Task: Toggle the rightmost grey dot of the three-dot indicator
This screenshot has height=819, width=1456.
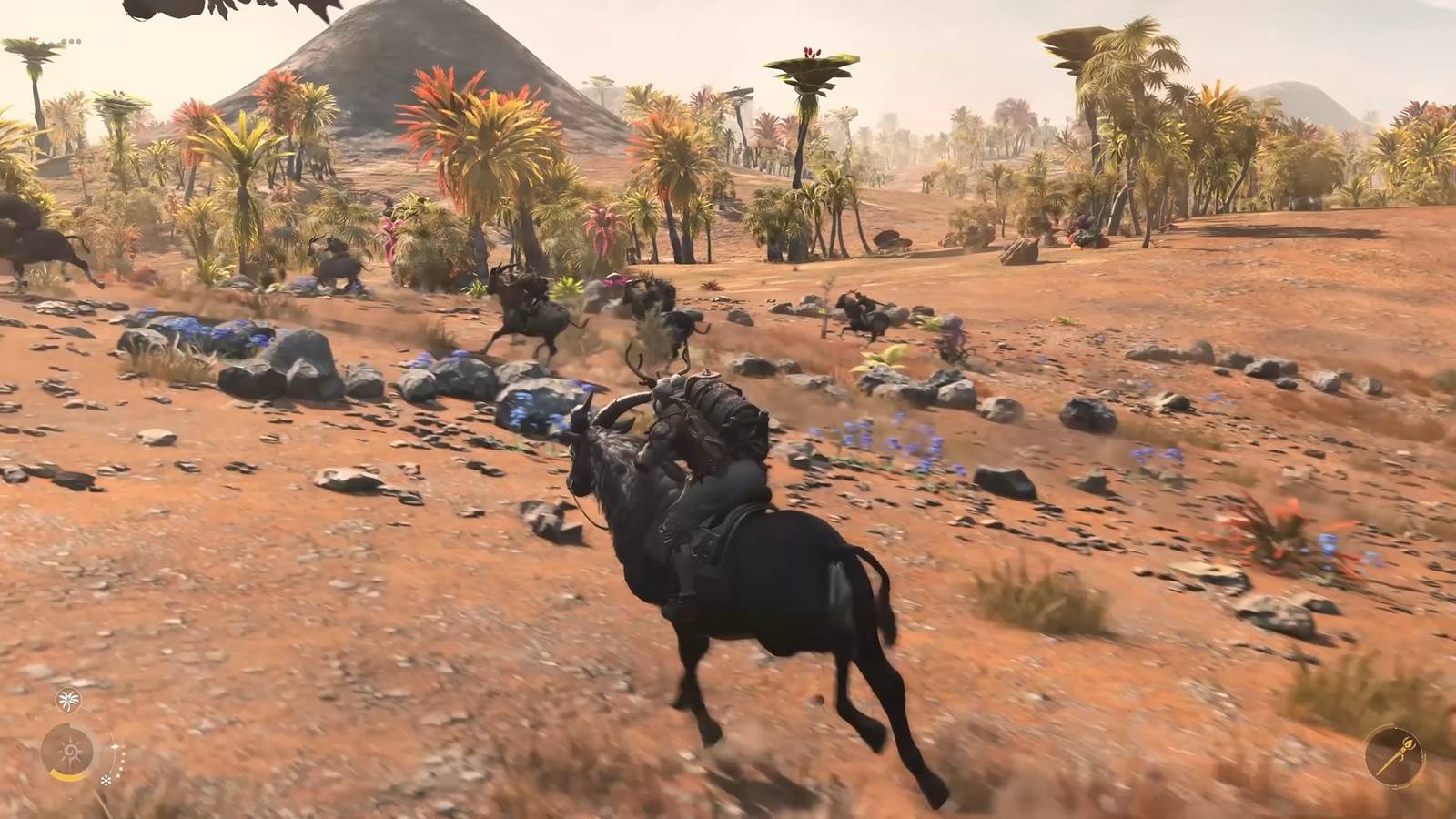Action: (x=78, y=41)
